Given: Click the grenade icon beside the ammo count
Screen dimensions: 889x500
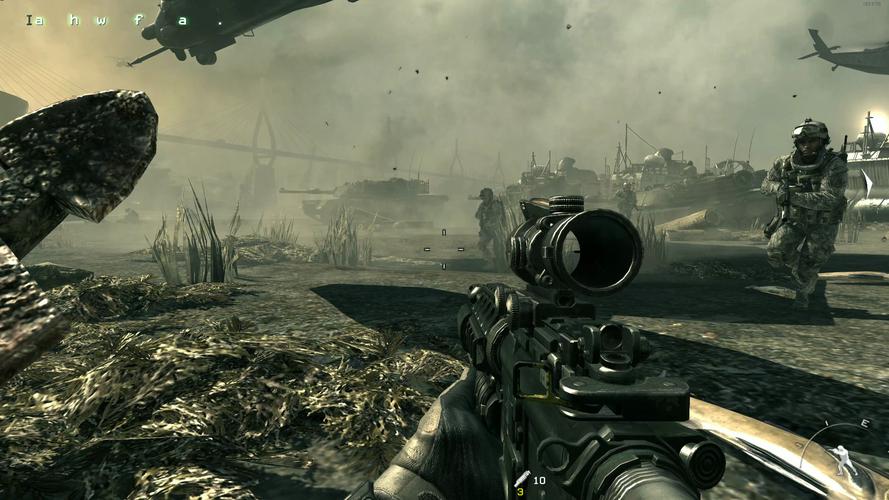Looking at the screenshot, I should [x=521, y=480].
